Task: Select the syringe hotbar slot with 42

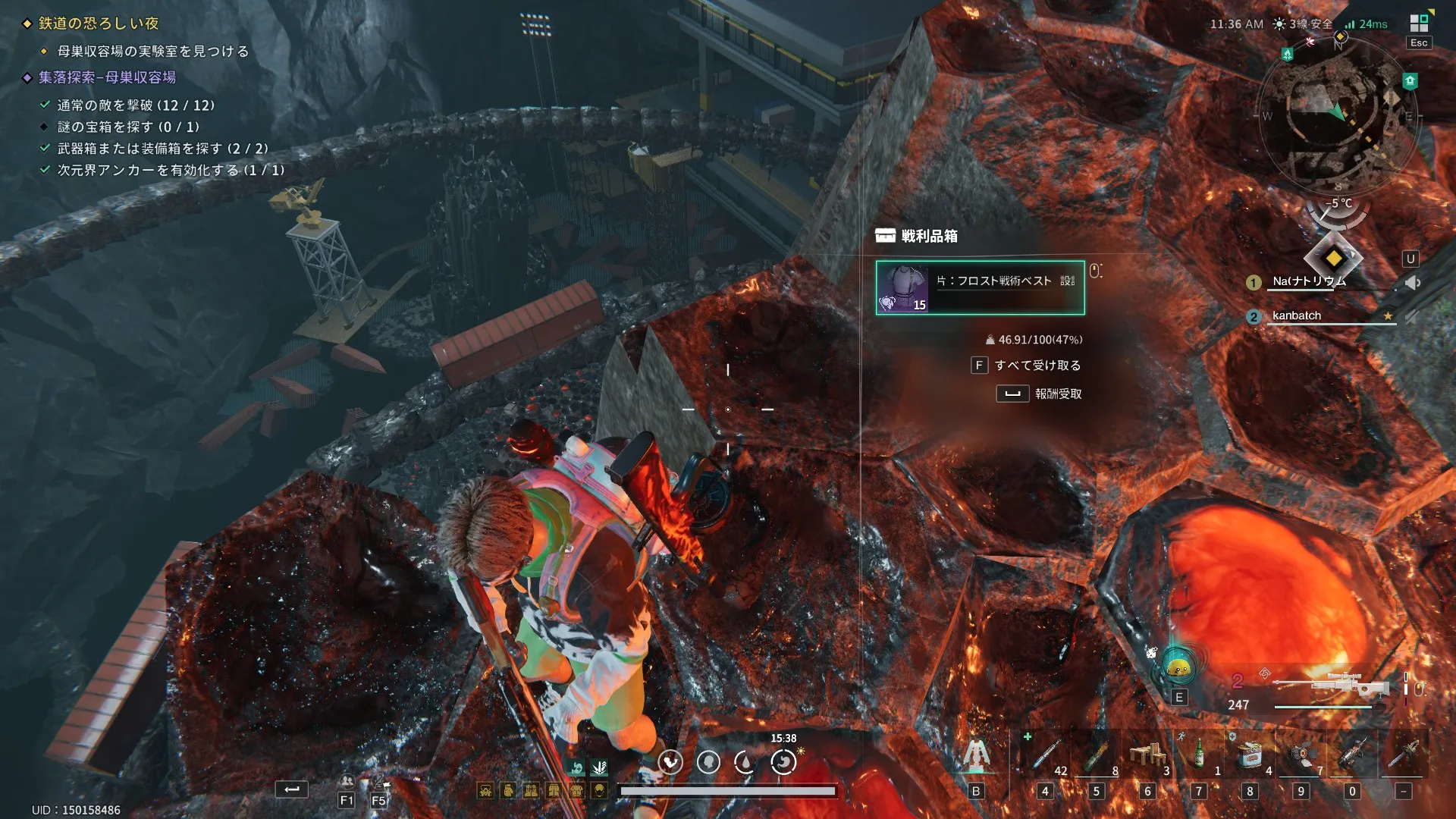Action: [x=1046, y=755]
